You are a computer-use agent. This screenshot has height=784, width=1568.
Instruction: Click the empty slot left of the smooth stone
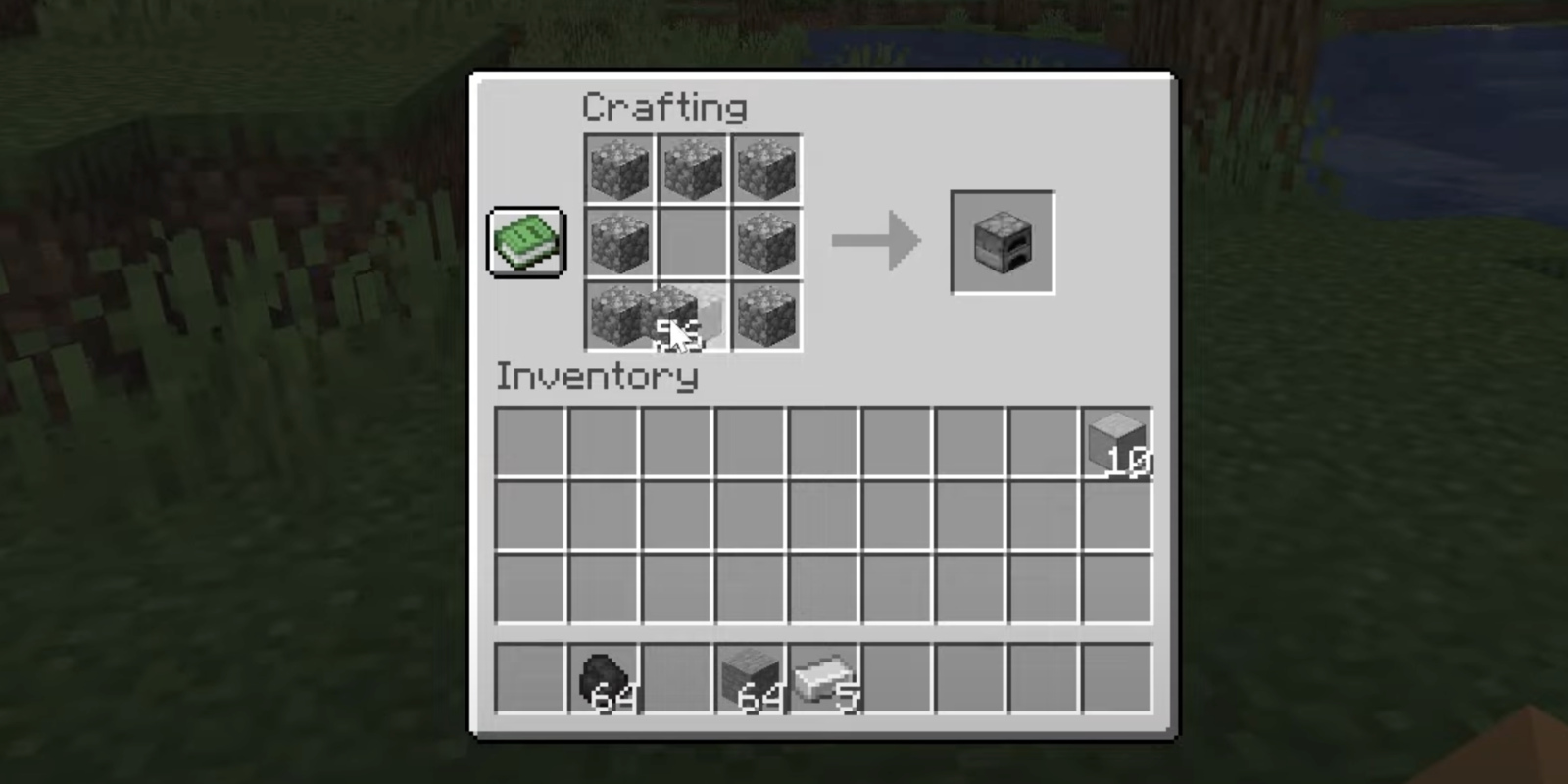point(1043,443)
